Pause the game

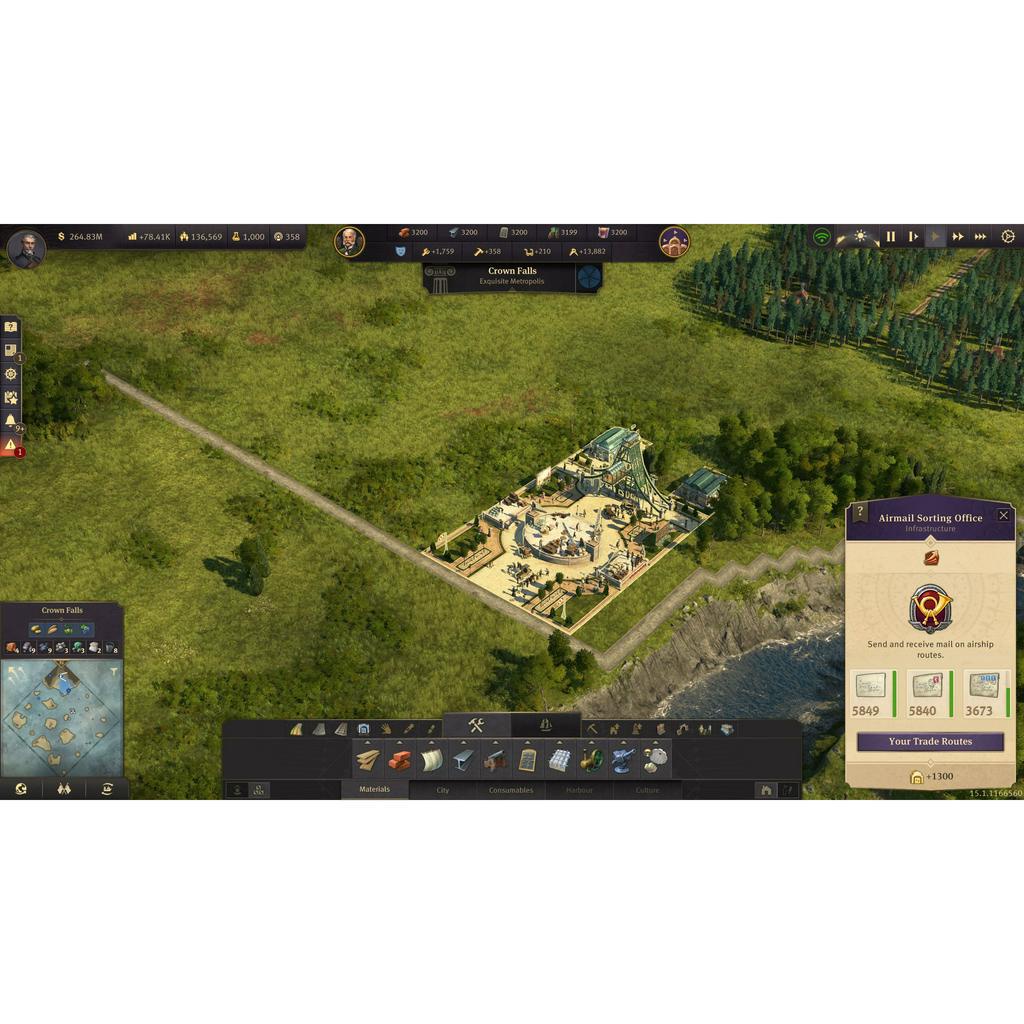pos(890,237)
